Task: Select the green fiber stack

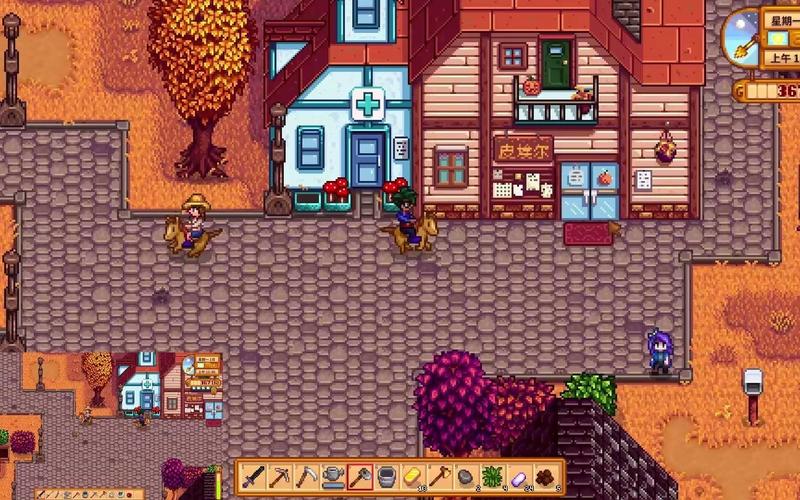Action: (493, 477)
